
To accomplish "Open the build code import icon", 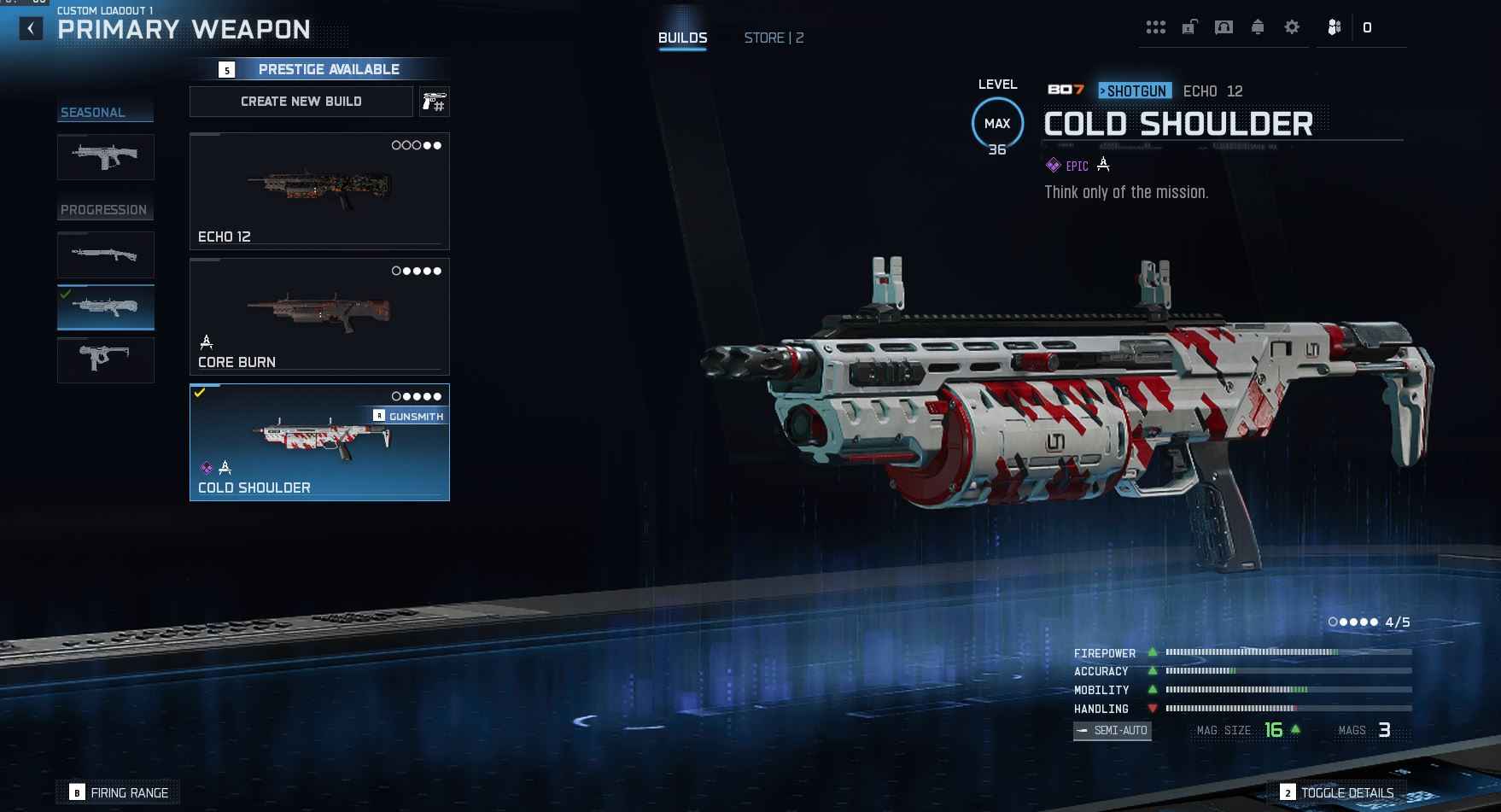I will (x=435, y=102).
